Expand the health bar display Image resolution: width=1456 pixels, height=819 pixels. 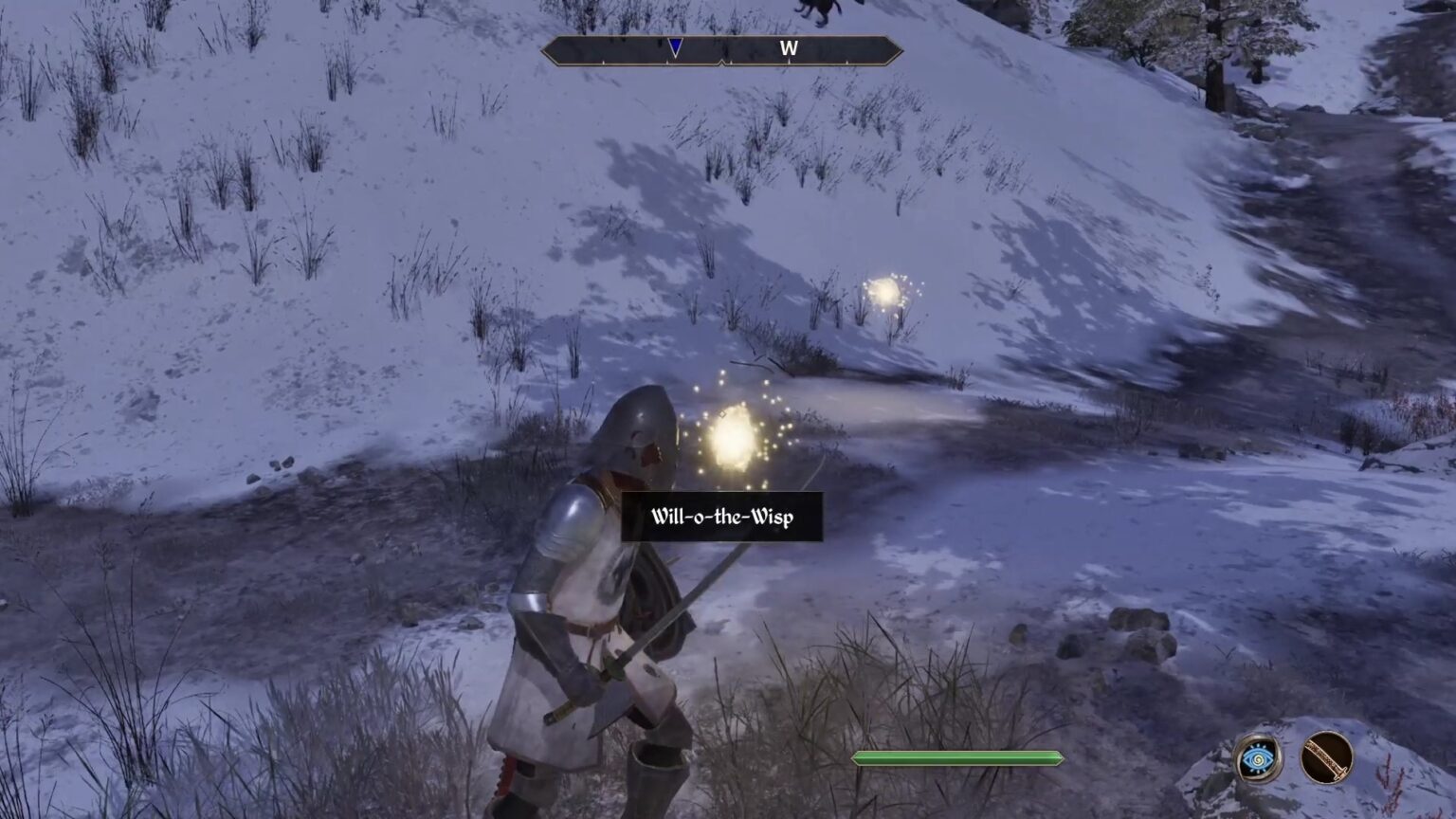(x=956, y=757)
